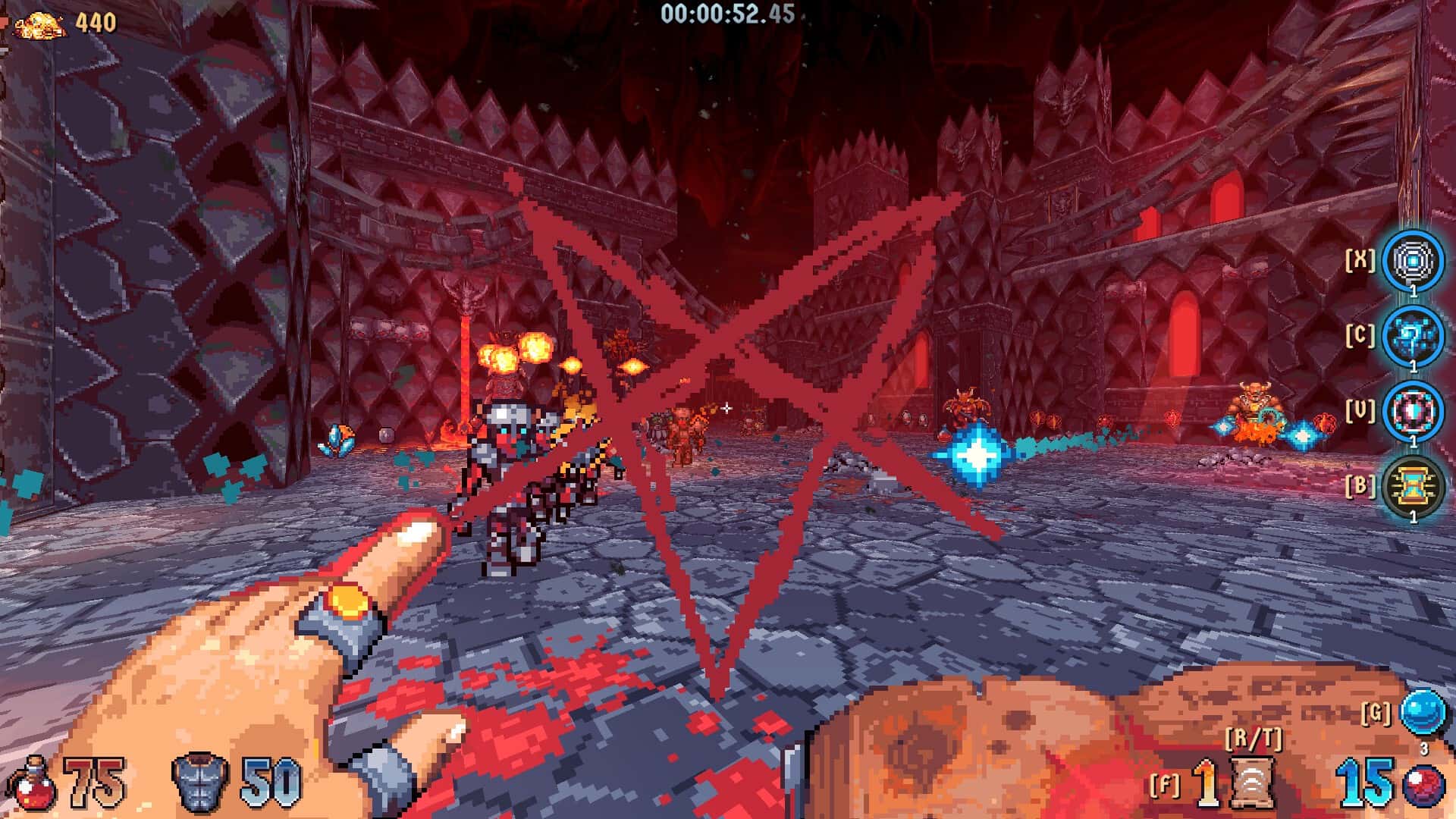Image resolution: width=1456 pixels, height=819 pixels.
Task: Click the [G] blue grenade orb icon
Action: coord(1424,713)
